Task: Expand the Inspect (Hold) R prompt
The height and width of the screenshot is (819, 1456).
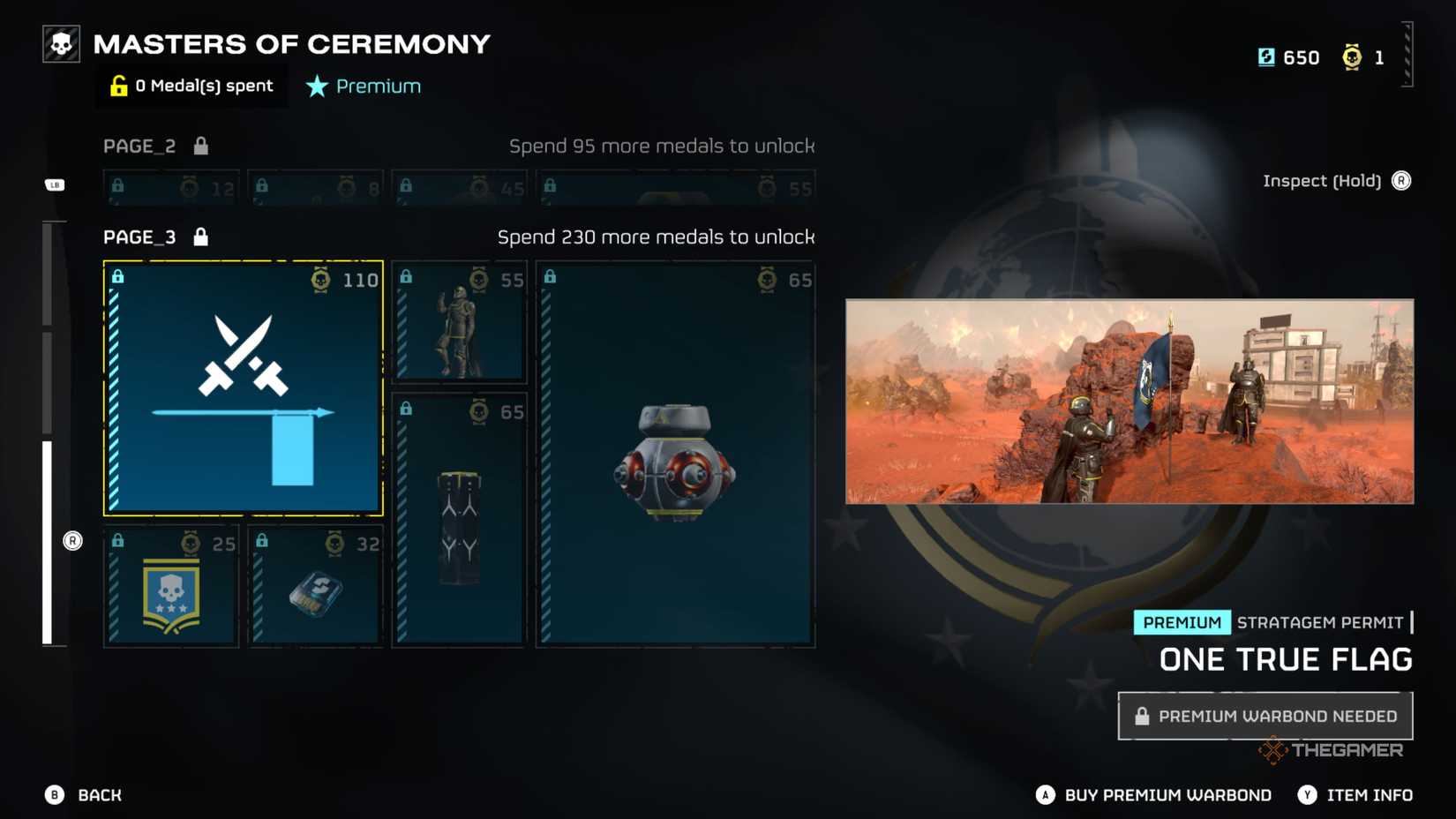Action: 1335,180
